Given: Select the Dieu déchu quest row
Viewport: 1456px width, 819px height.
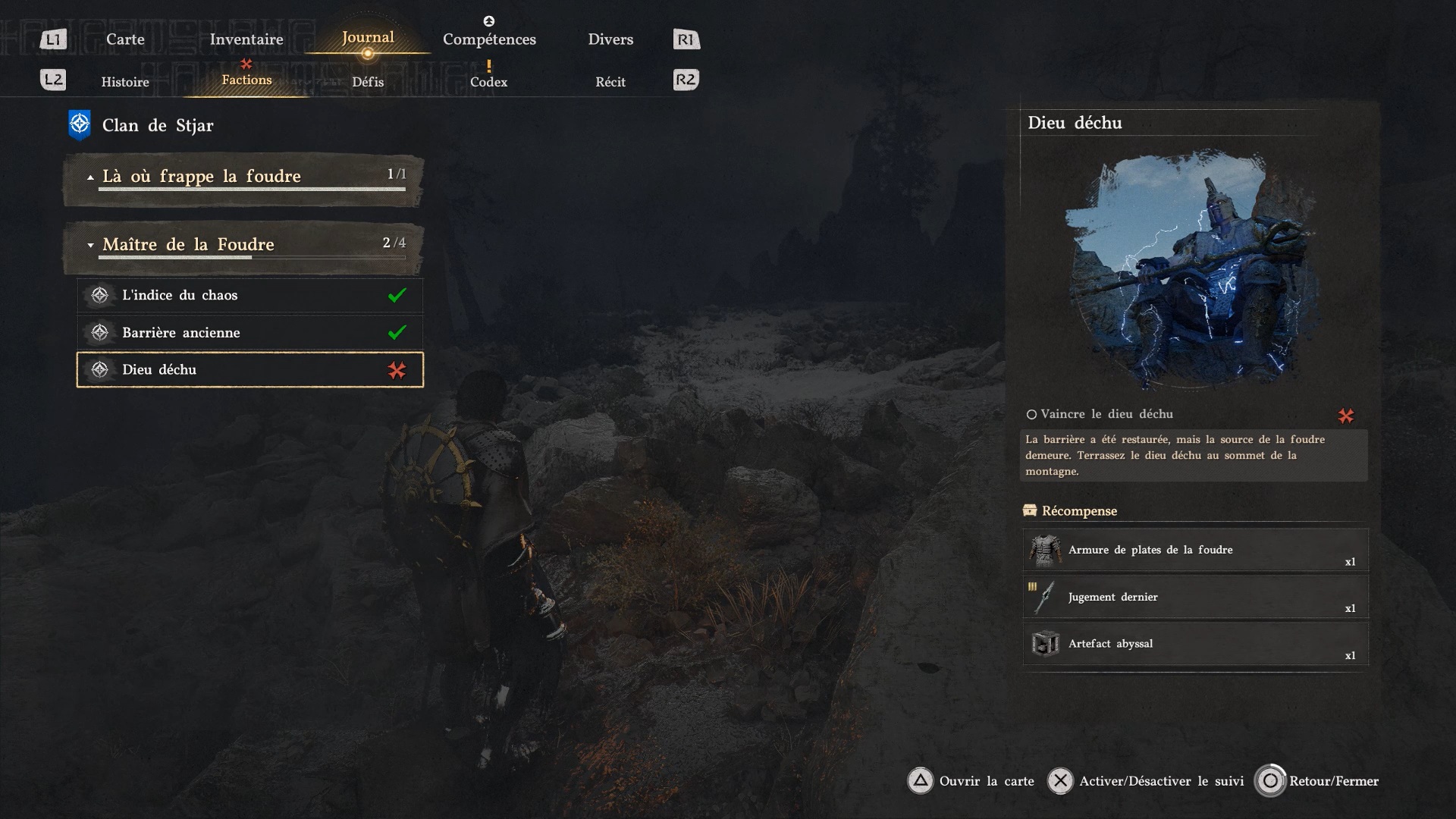Looking at the screenshot, I should click(249, 369).
